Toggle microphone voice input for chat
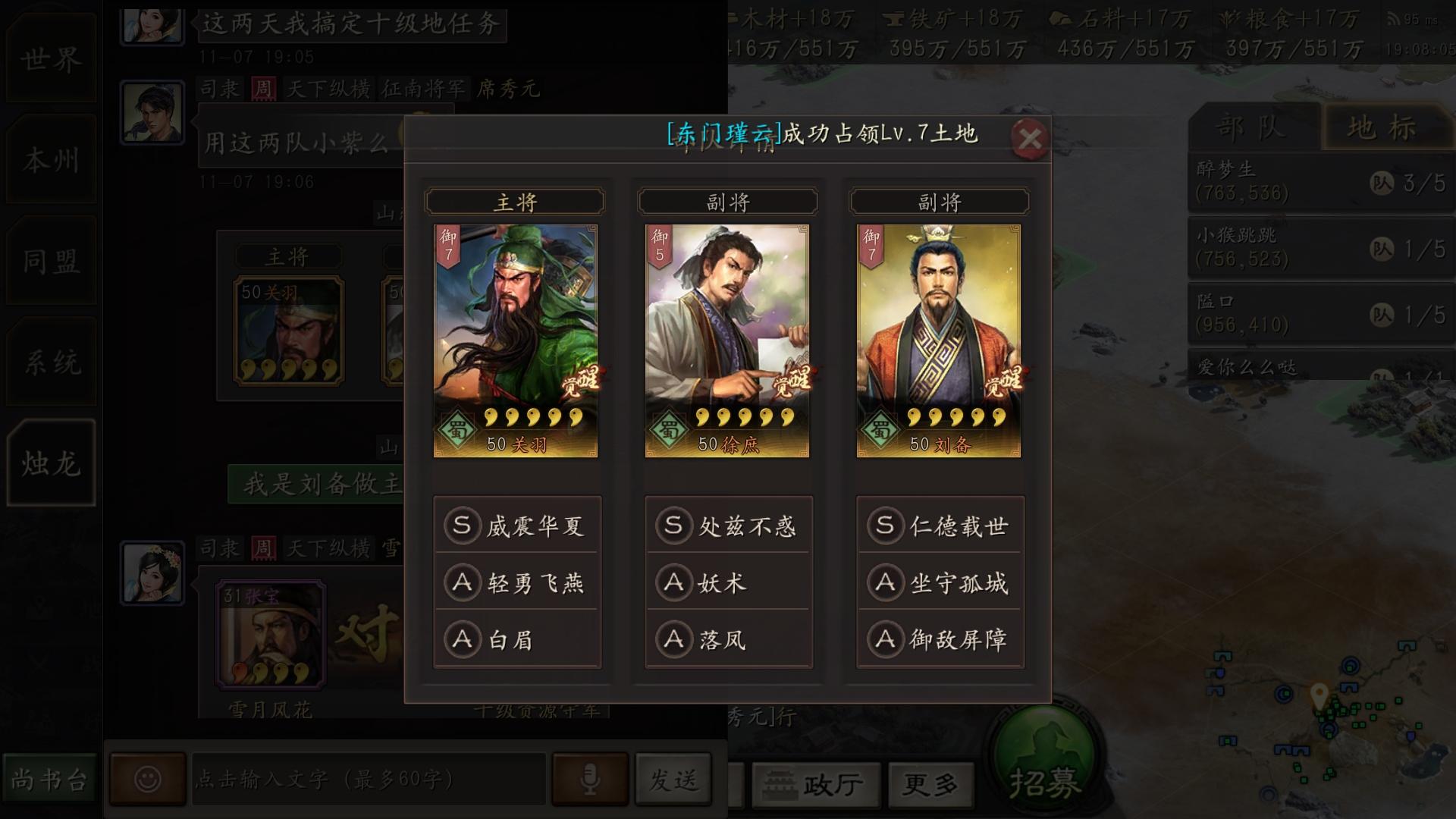Image resolution: width=1456 pixels, height=819 pixels. (590, 777)
